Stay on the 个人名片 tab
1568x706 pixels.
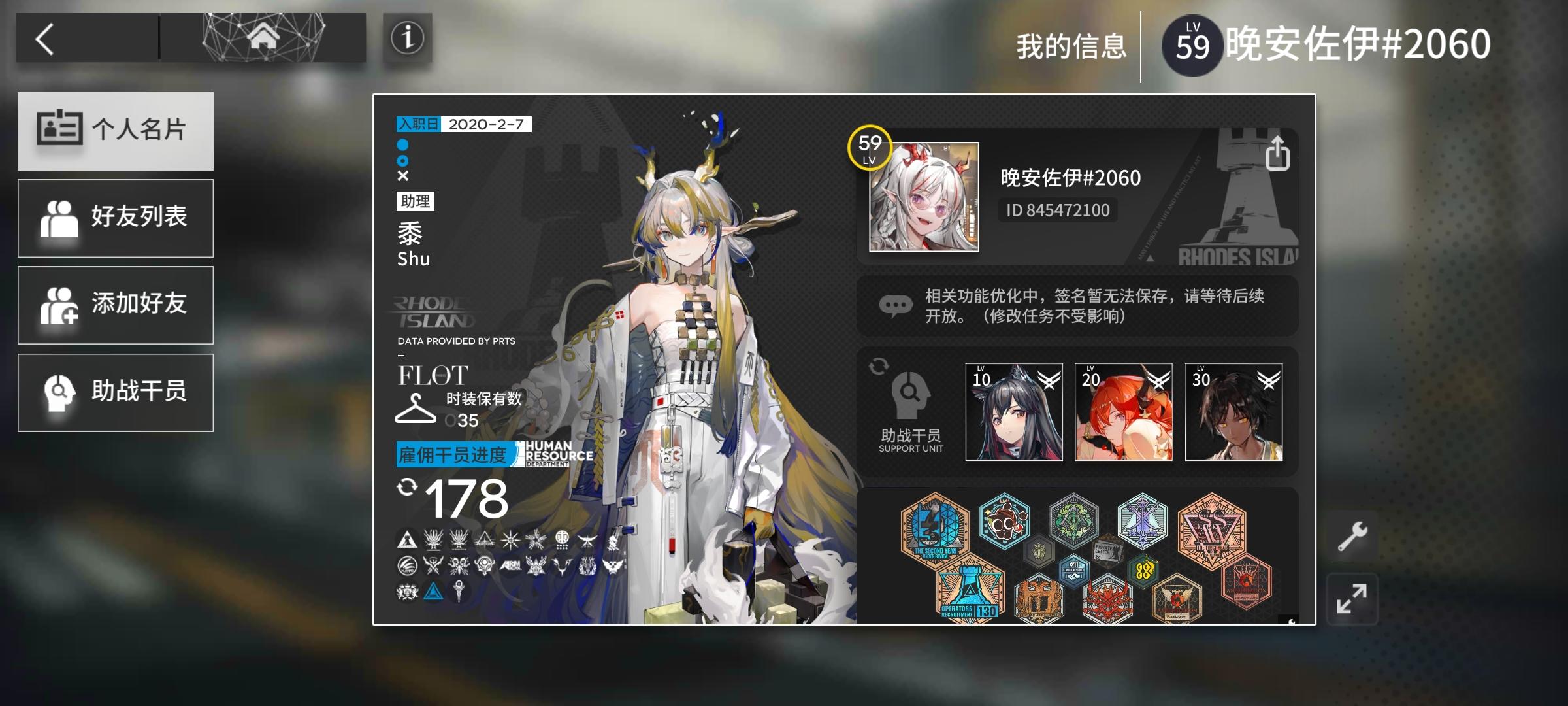coord(116,131)
